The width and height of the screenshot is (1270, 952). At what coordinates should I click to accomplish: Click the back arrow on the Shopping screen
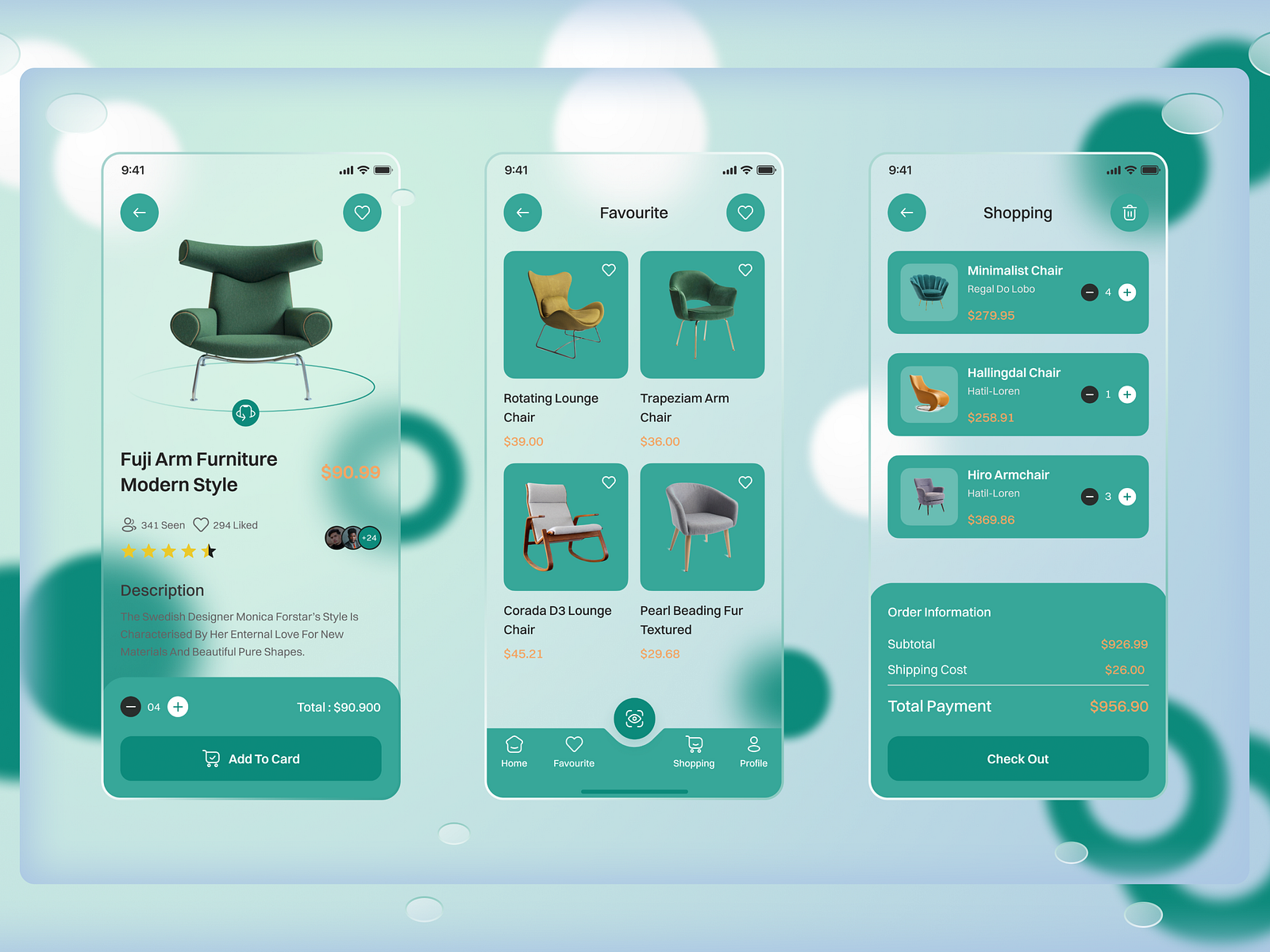906,213
